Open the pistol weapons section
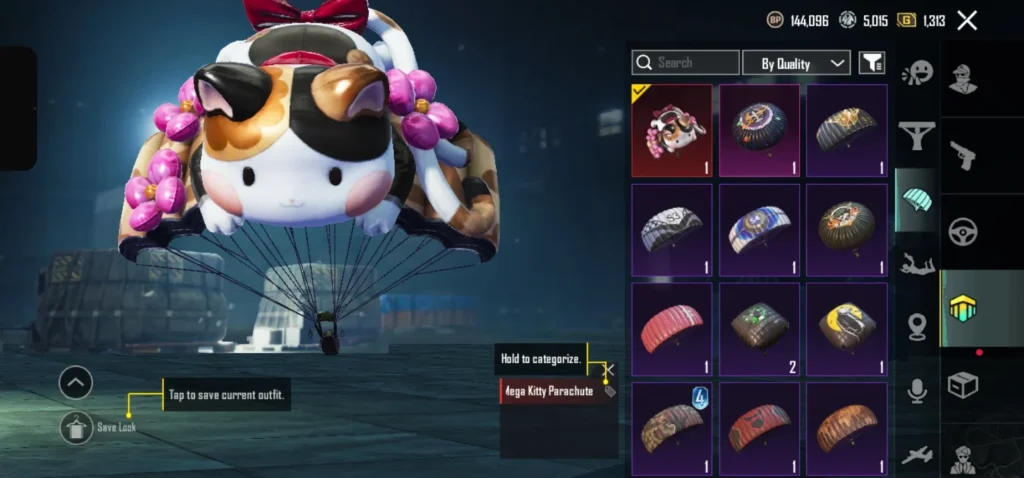The image size is (1024, 478). [964, 154]
